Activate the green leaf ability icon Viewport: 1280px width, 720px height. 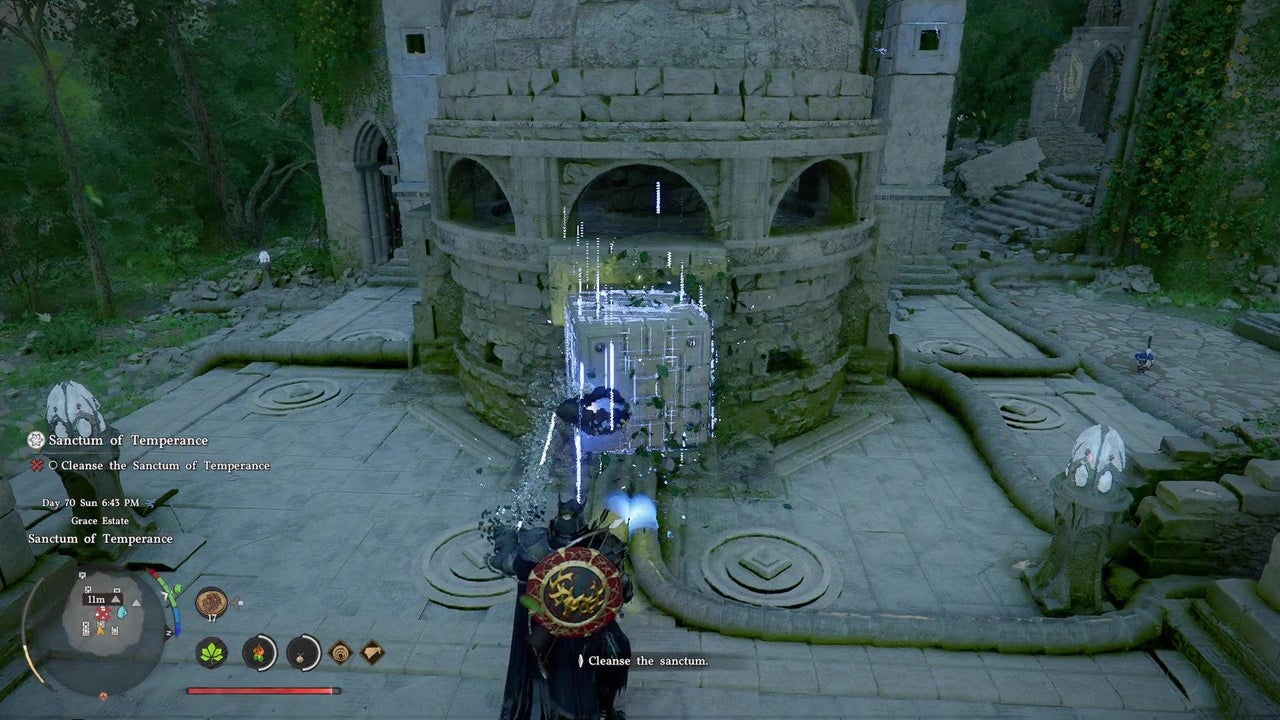[211, 653]
